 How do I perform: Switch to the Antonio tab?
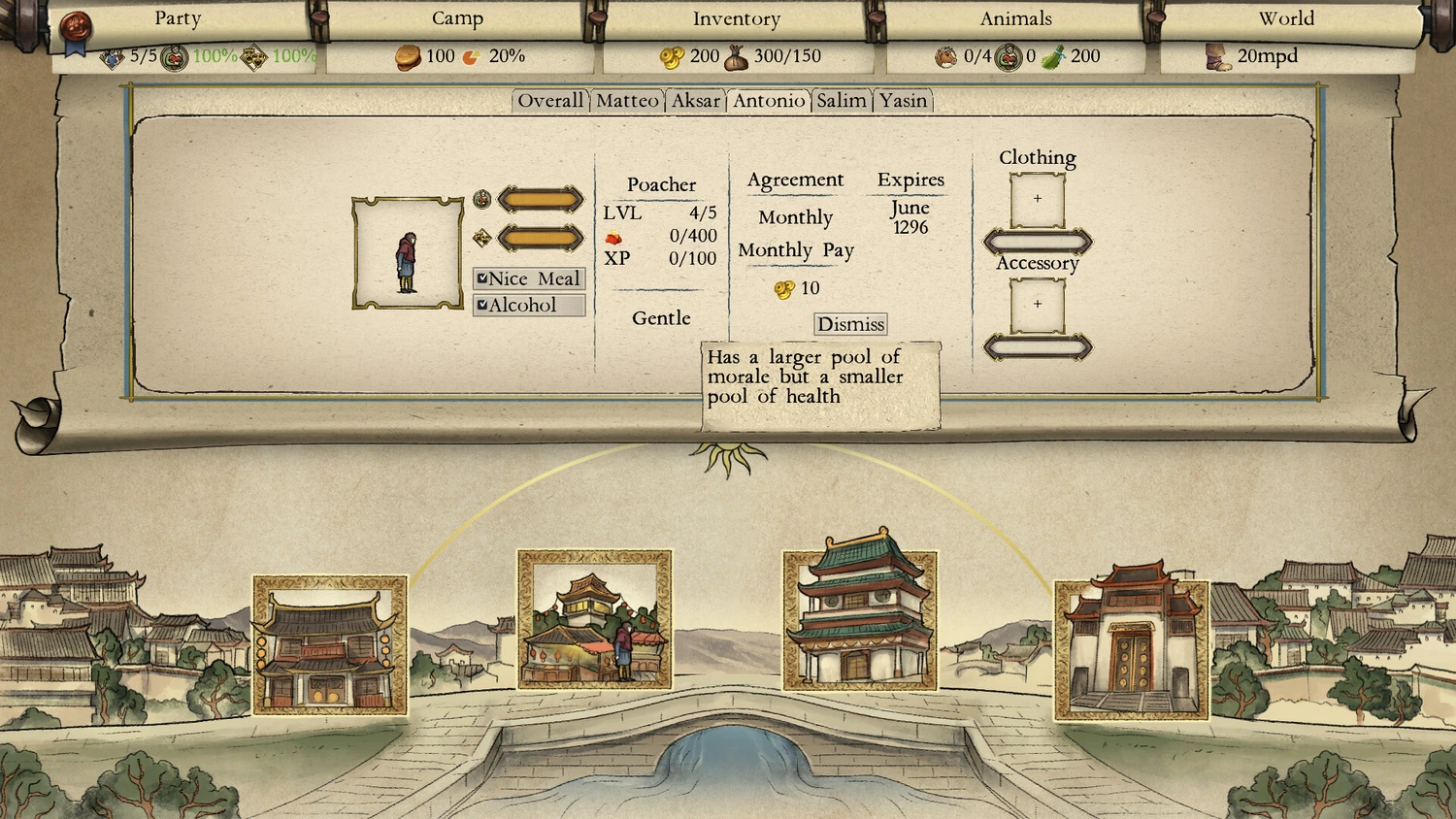(769, 101)
